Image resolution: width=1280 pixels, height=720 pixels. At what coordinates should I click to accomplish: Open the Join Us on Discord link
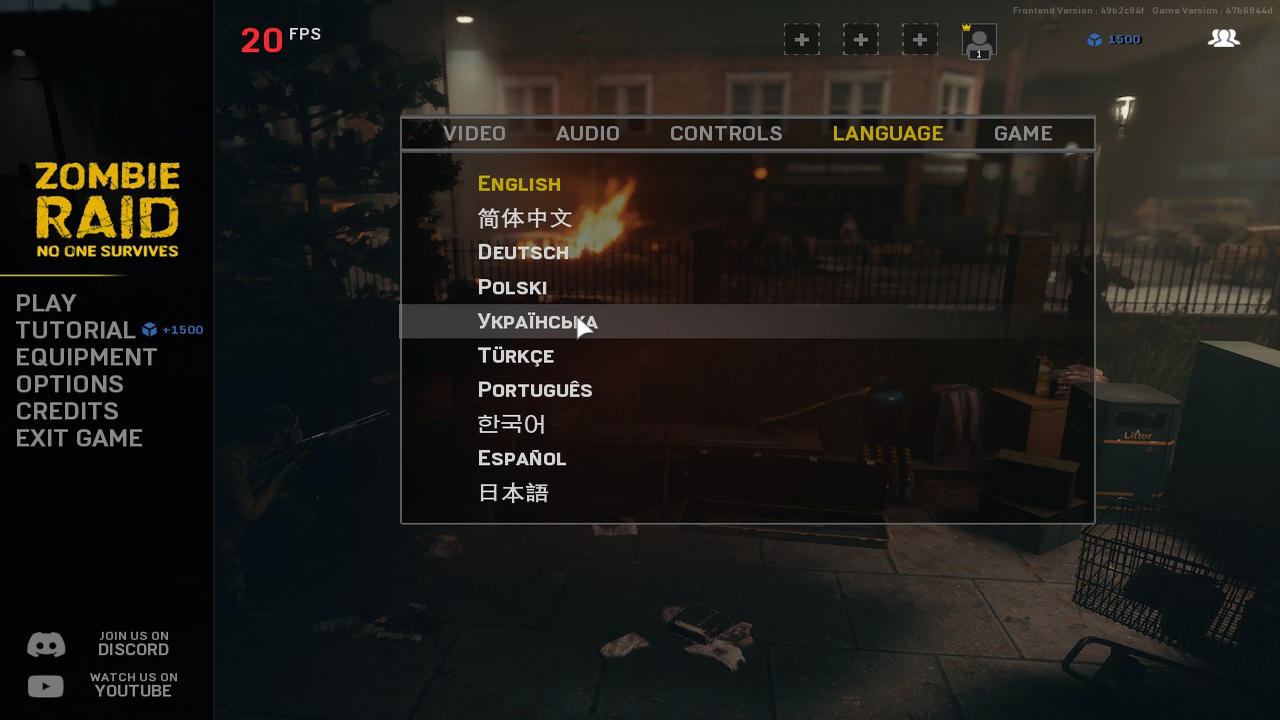click(98, 644)
